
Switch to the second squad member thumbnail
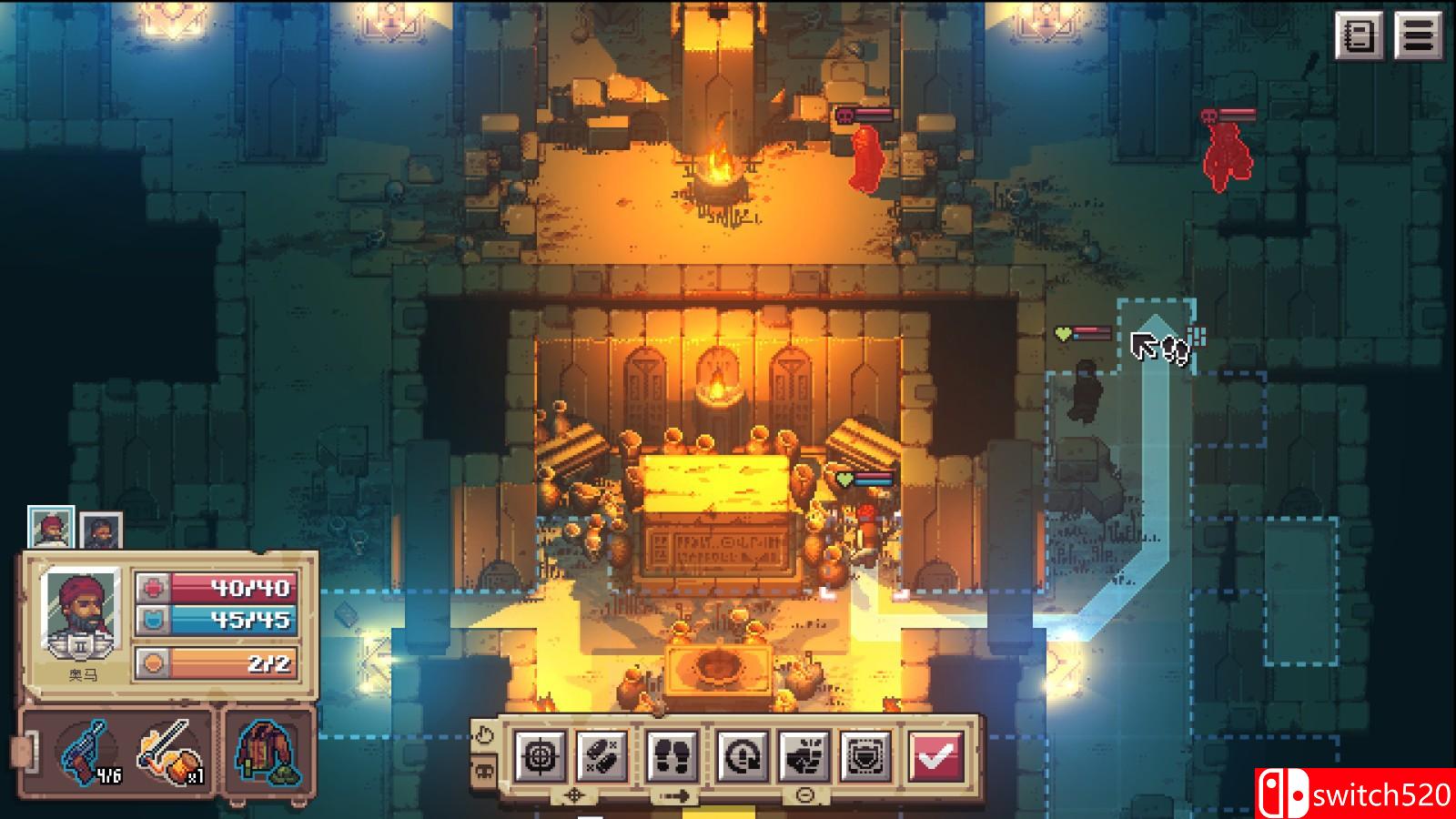coord(100,531)
